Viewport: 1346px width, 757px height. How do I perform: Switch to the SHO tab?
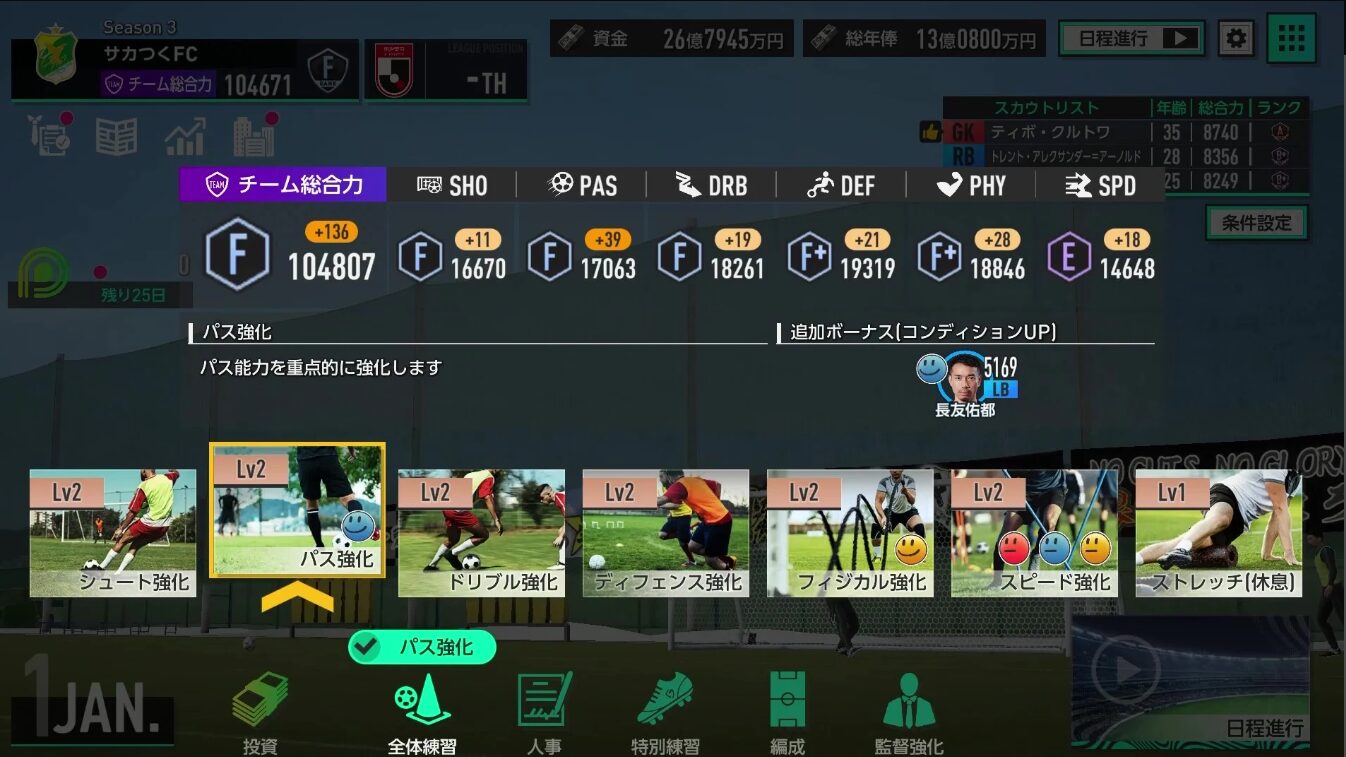[451, 184]
